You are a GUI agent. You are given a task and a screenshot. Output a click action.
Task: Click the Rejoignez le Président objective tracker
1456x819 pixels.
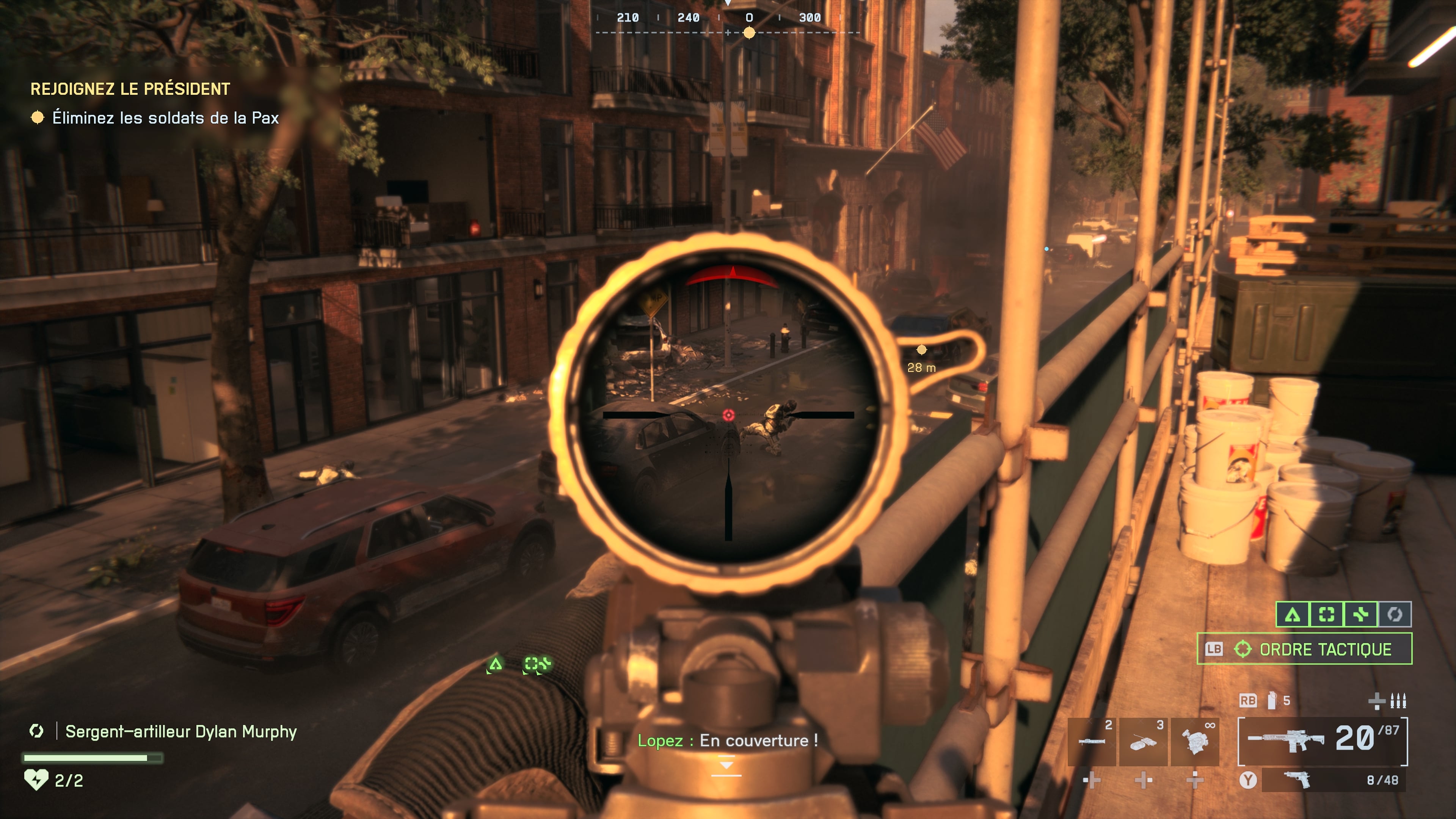(x=130, y=89)
